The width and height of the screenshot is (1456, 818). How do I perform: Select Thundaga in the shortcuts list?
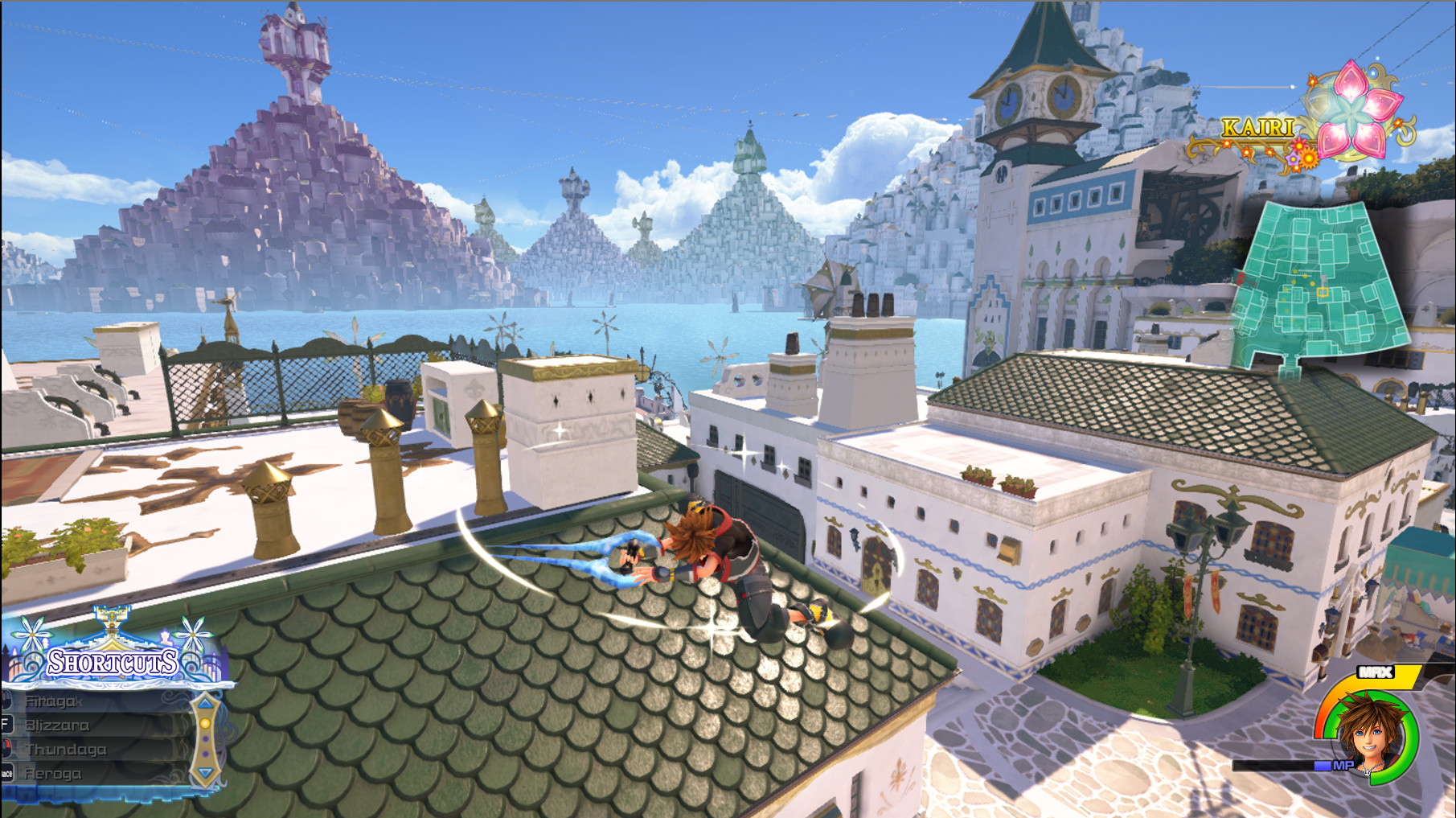(x=68, y=750)
